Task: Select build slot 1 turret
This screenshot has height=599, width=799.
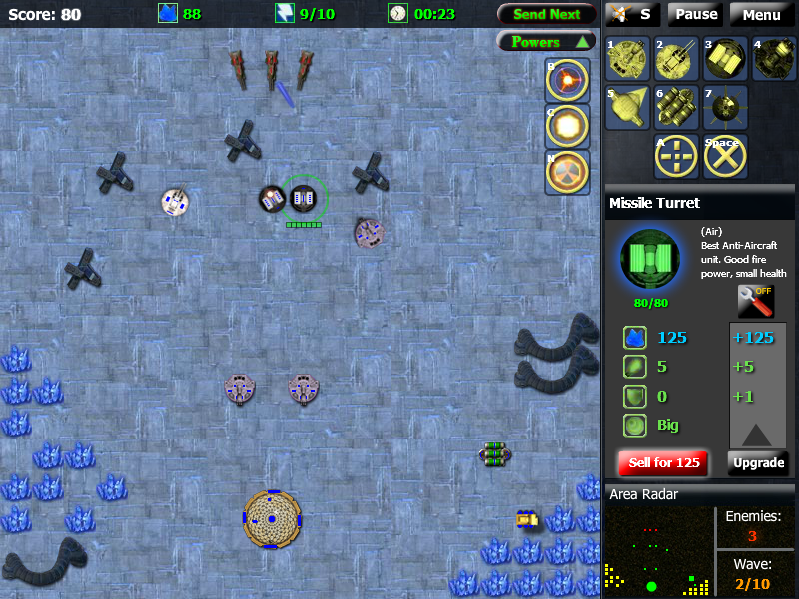Action: [627, 59]
